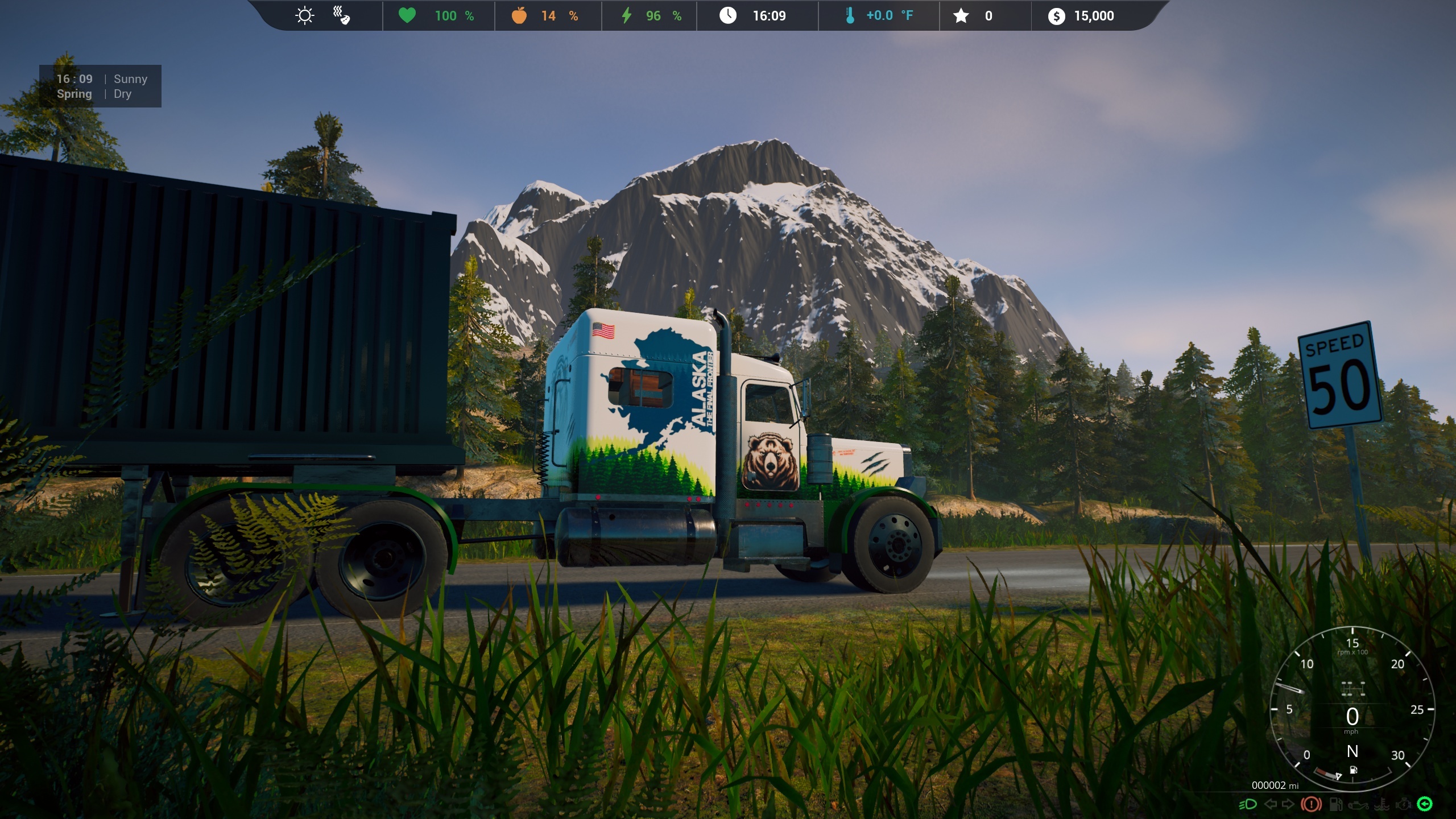Click the red parking brake warning icon

click(1311, 804)
